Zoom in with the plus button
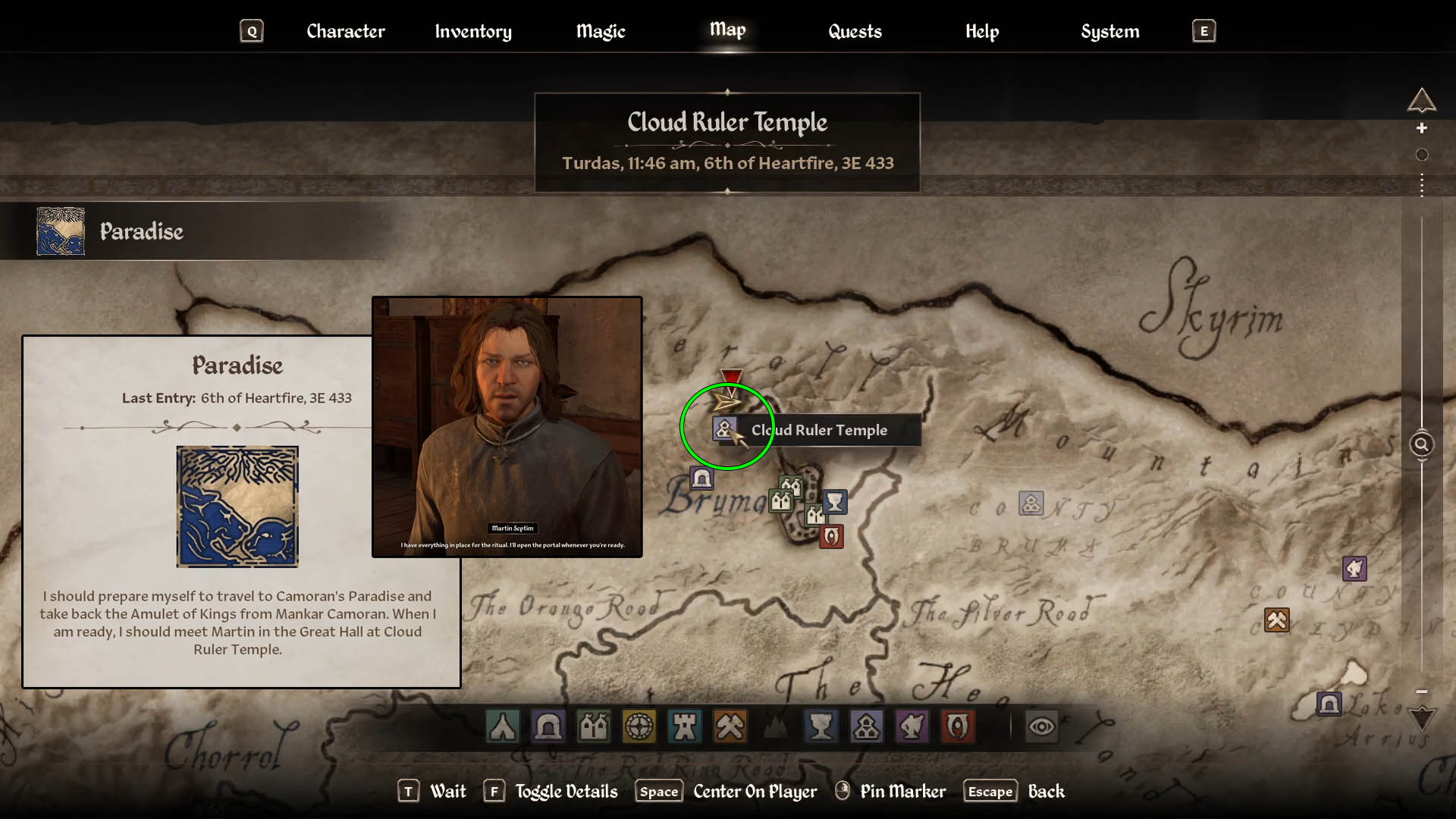Screen dimensions: 1456x819 click(1422, 128)
